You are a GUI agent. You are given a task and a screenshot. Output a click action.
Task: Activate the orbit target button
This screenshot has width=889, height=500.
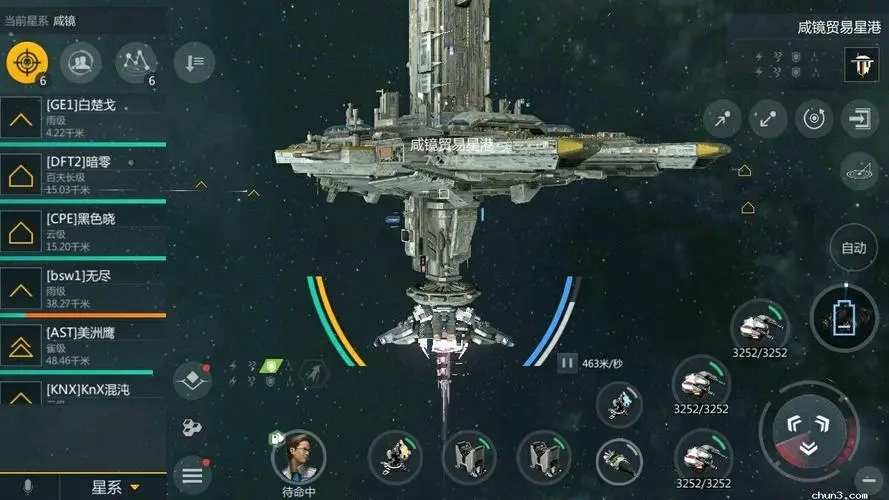pyautogui.click(x=813, y=119)
